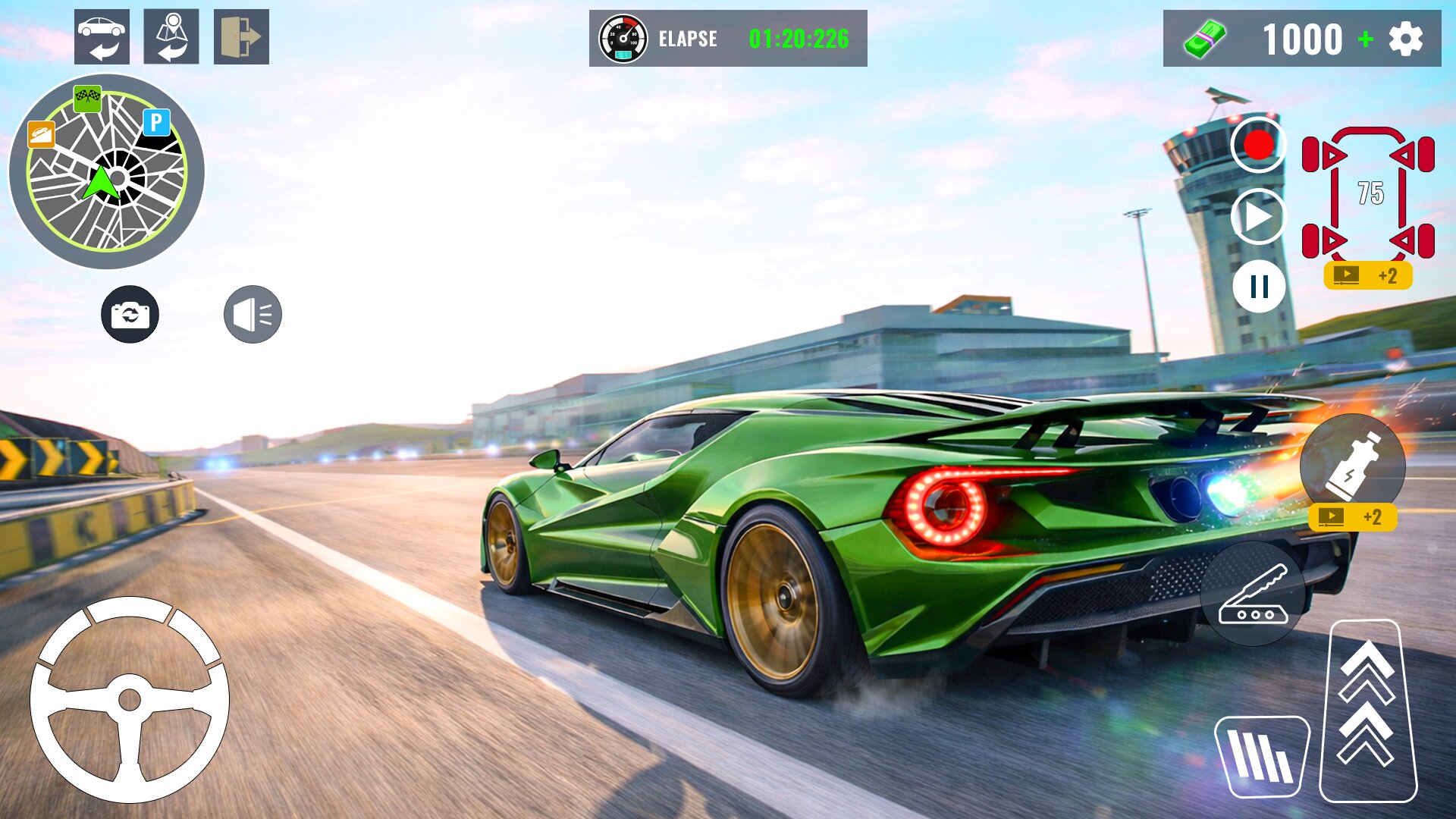Select the checkered flag race marker

87,97
